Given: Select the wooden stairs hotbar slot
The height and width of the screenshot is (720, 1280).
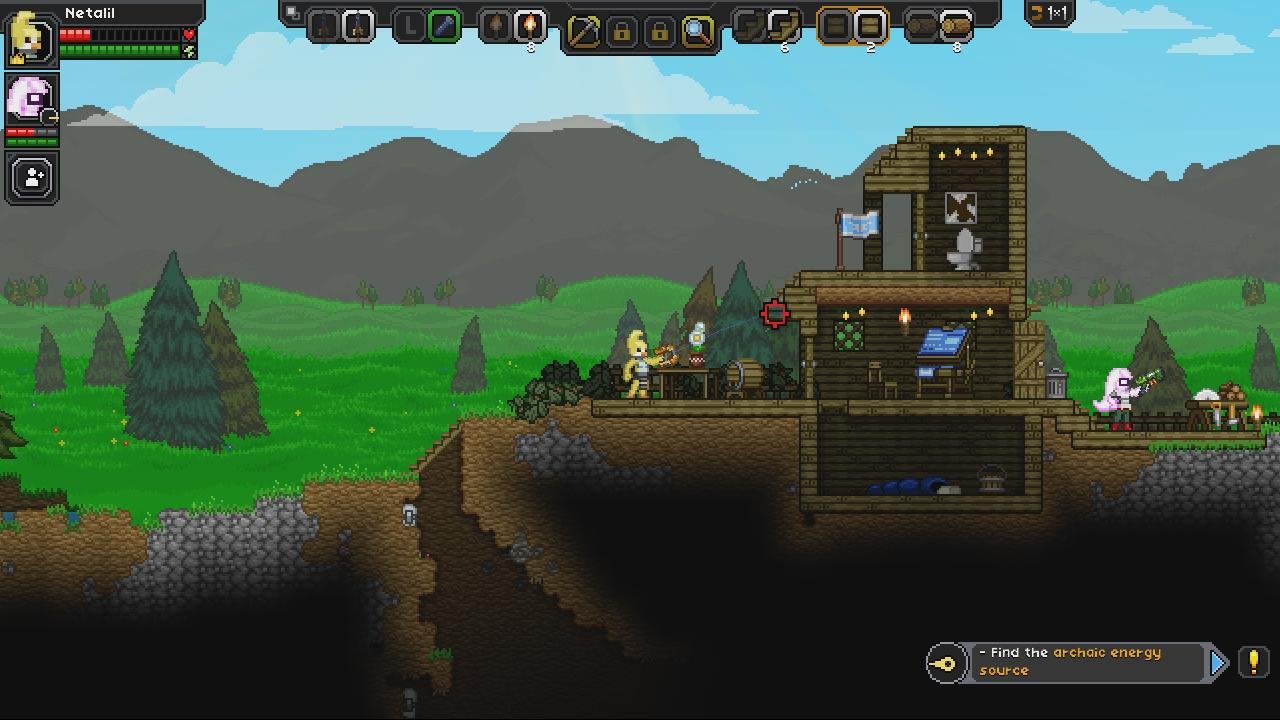Looking at the screenshot, I should pyautogui.click(x=784, y=26).
